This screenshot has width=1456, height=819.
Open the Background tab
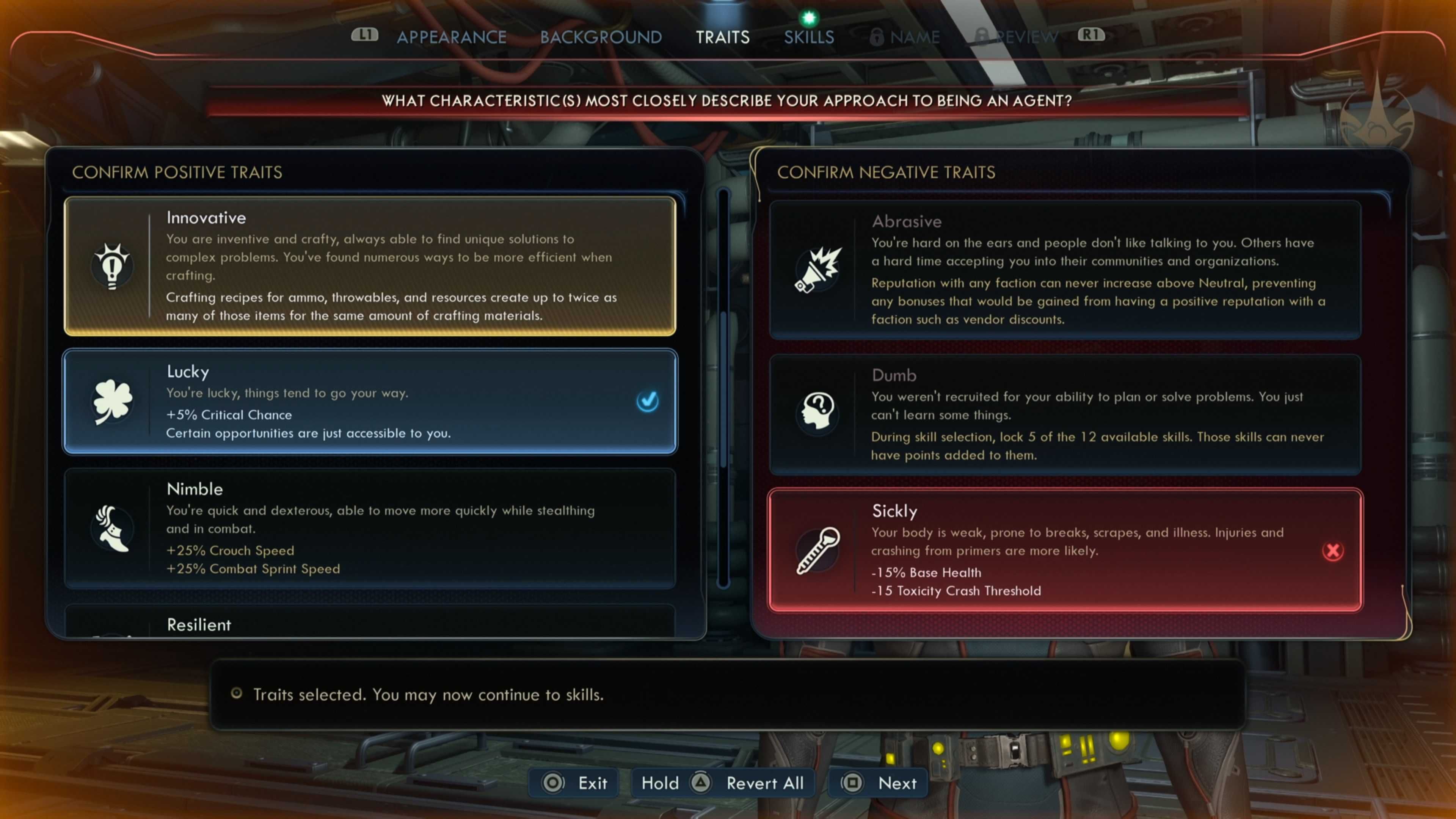(600, 37)
